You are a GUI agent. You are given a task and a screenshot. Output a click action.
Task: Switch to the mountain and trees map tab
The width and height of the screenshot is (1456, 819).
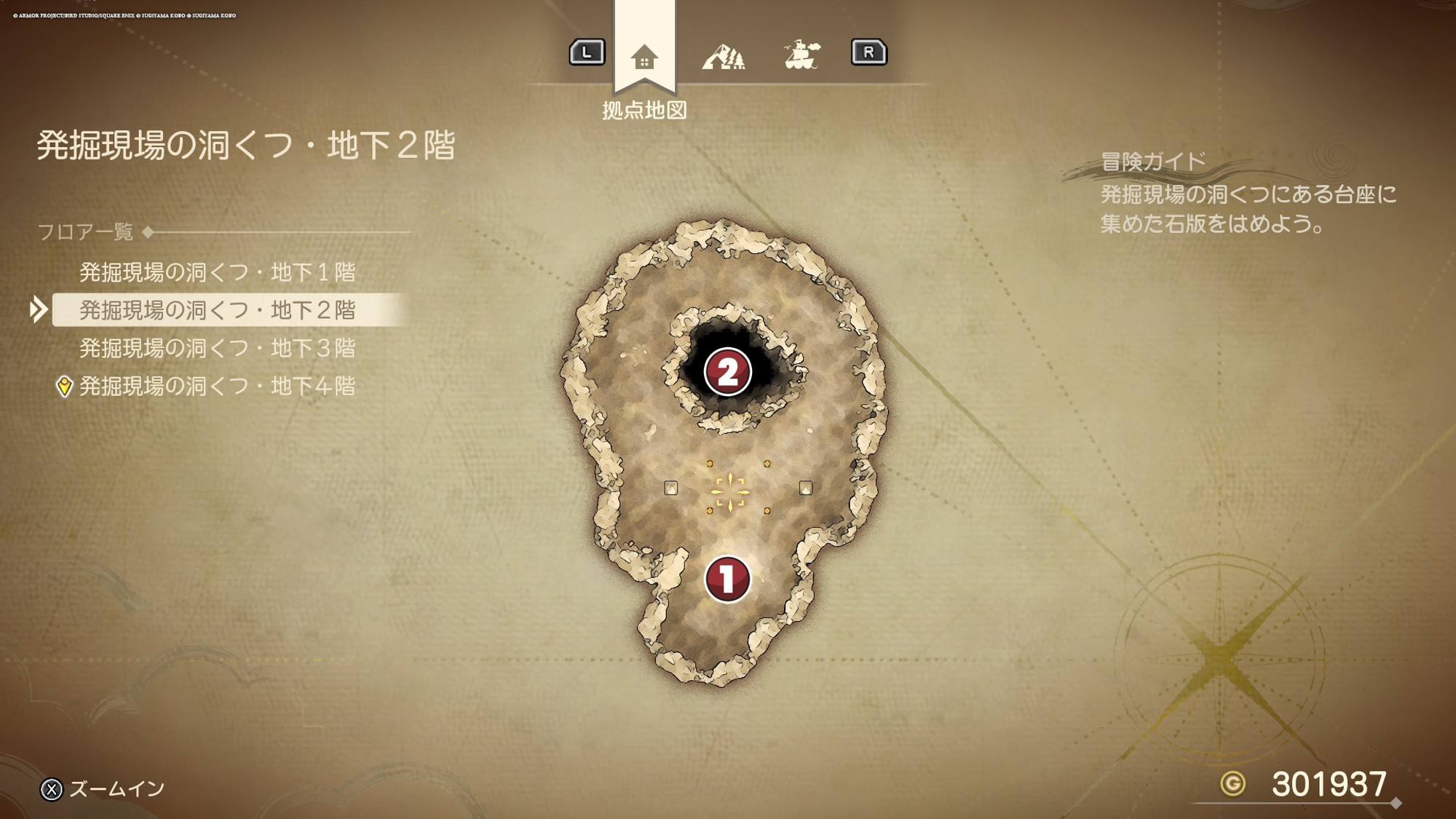[x=723, y=56]
